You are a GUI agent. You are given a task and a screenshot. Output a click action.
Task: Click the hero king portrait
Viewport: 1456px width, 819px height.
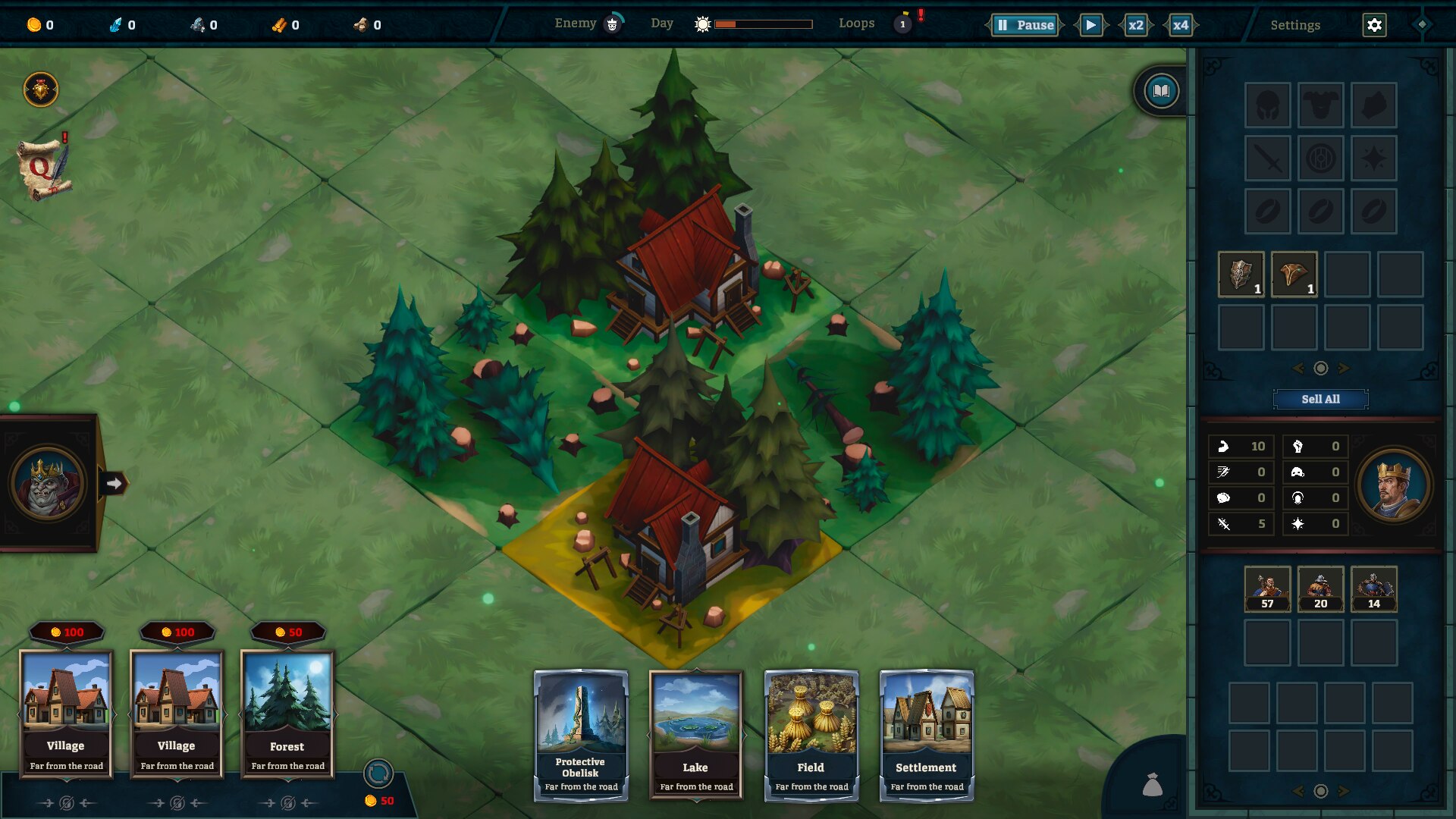[x=1393, y=485]
